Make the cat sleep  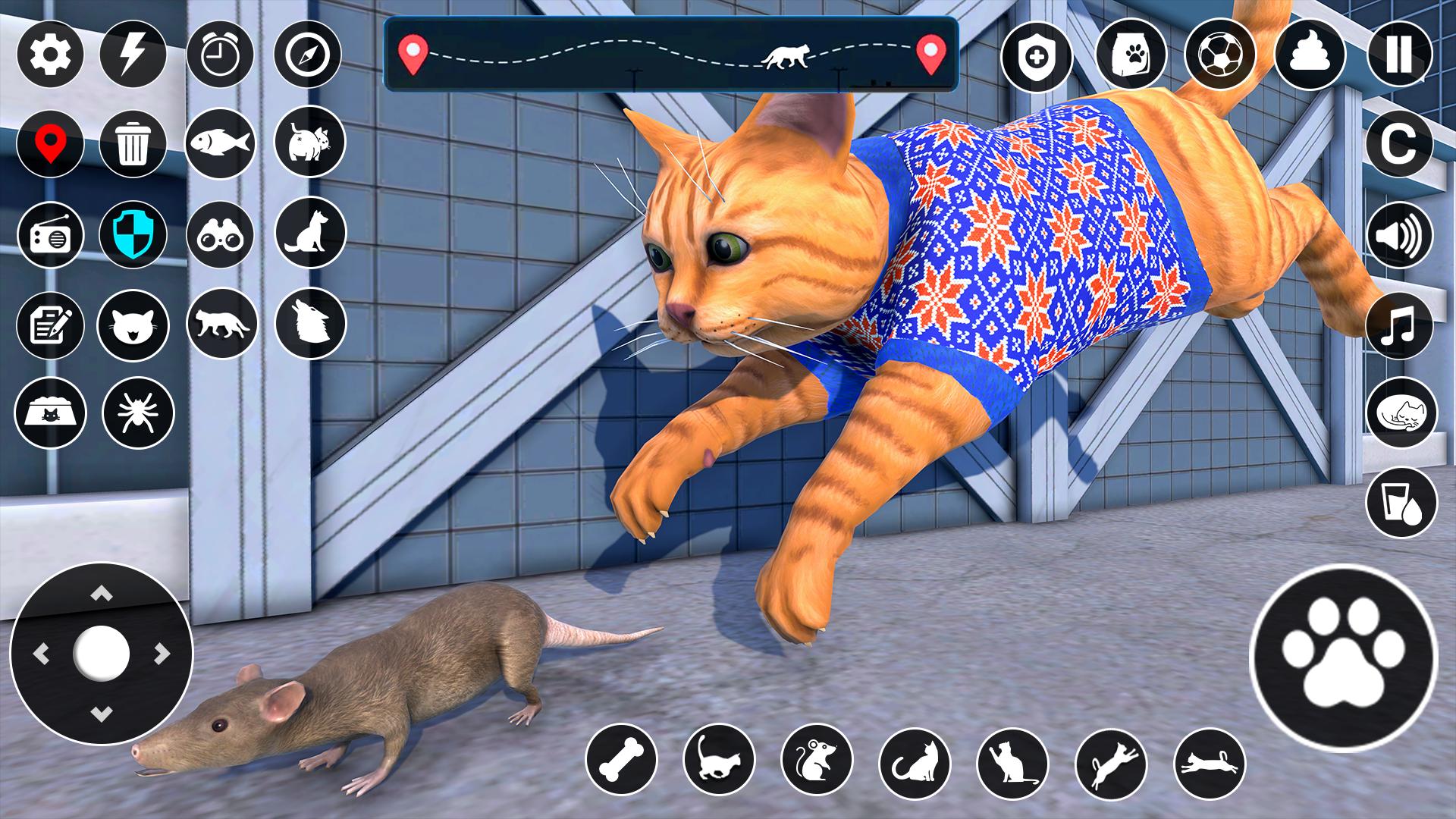tap(1401, 413)
